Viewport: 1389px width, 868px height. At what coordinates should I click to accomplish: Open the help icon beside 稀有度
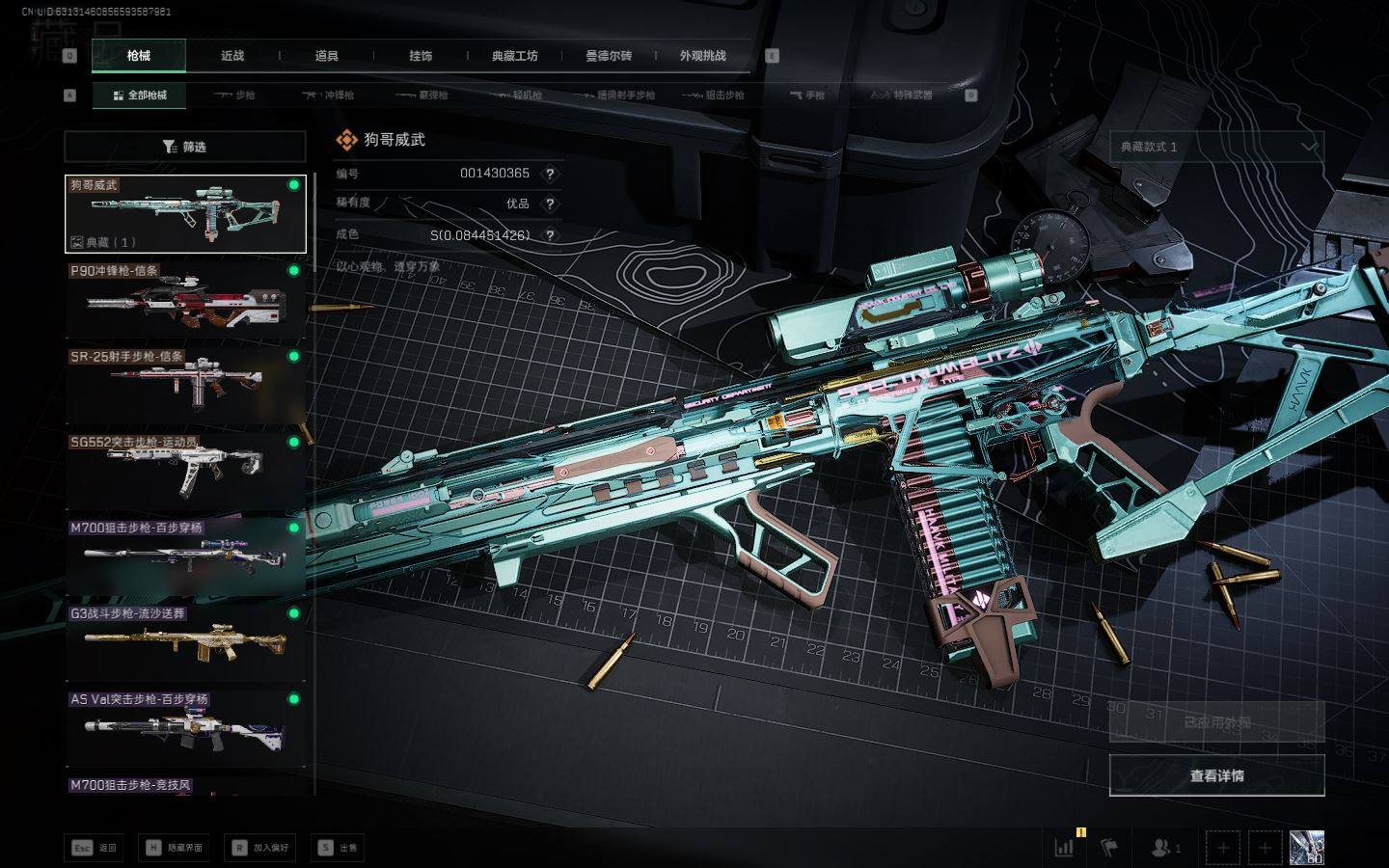point(550,203)
